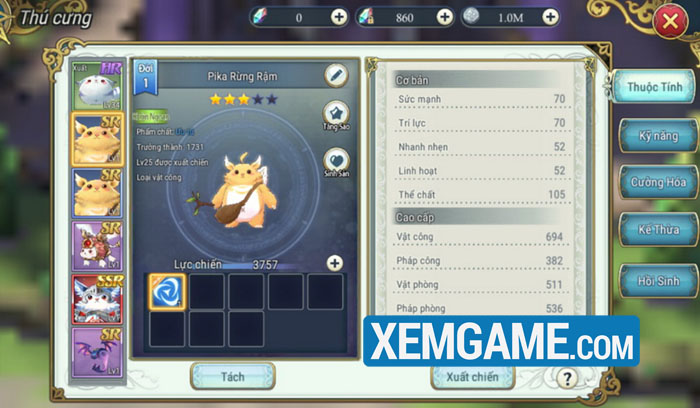Rename pet with the pencil edit icon
The height and width of the screenshot is (408, 700).
tap(336, 75)
